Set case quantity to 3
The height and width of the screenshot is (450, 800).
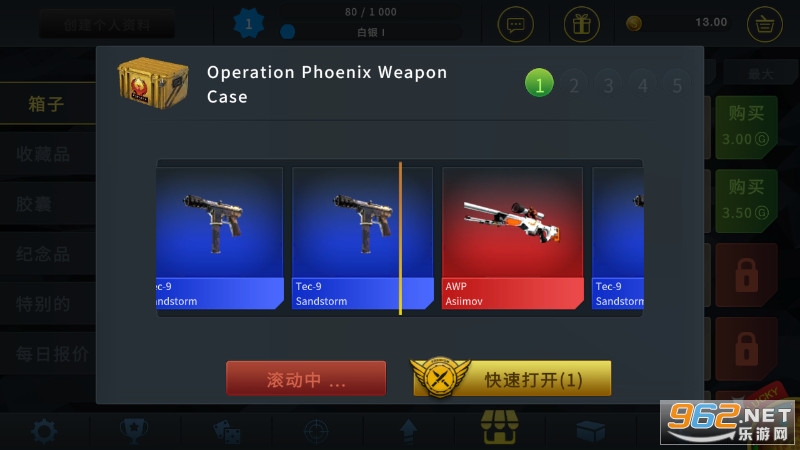point(608,85)
